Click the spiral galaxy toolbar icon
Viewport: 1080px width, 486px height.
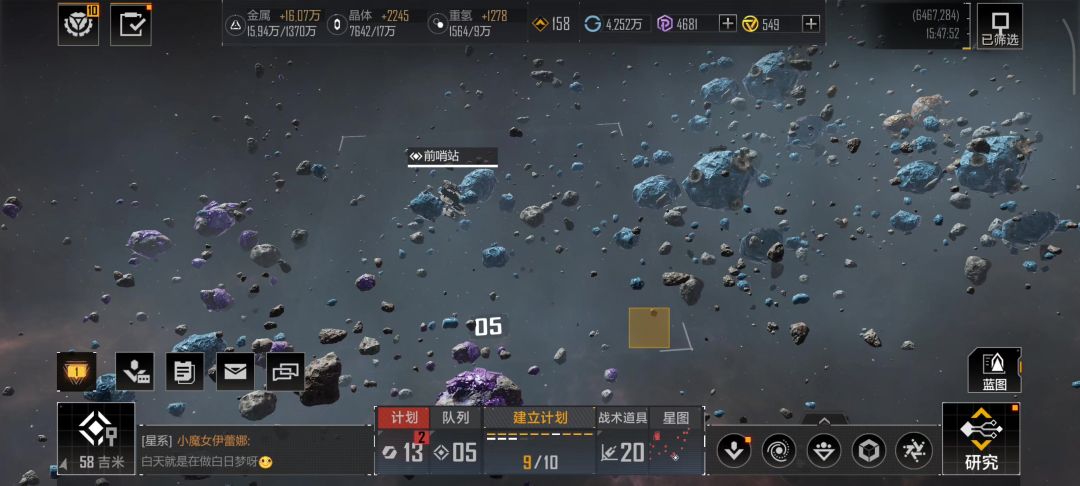click(779, 450)
